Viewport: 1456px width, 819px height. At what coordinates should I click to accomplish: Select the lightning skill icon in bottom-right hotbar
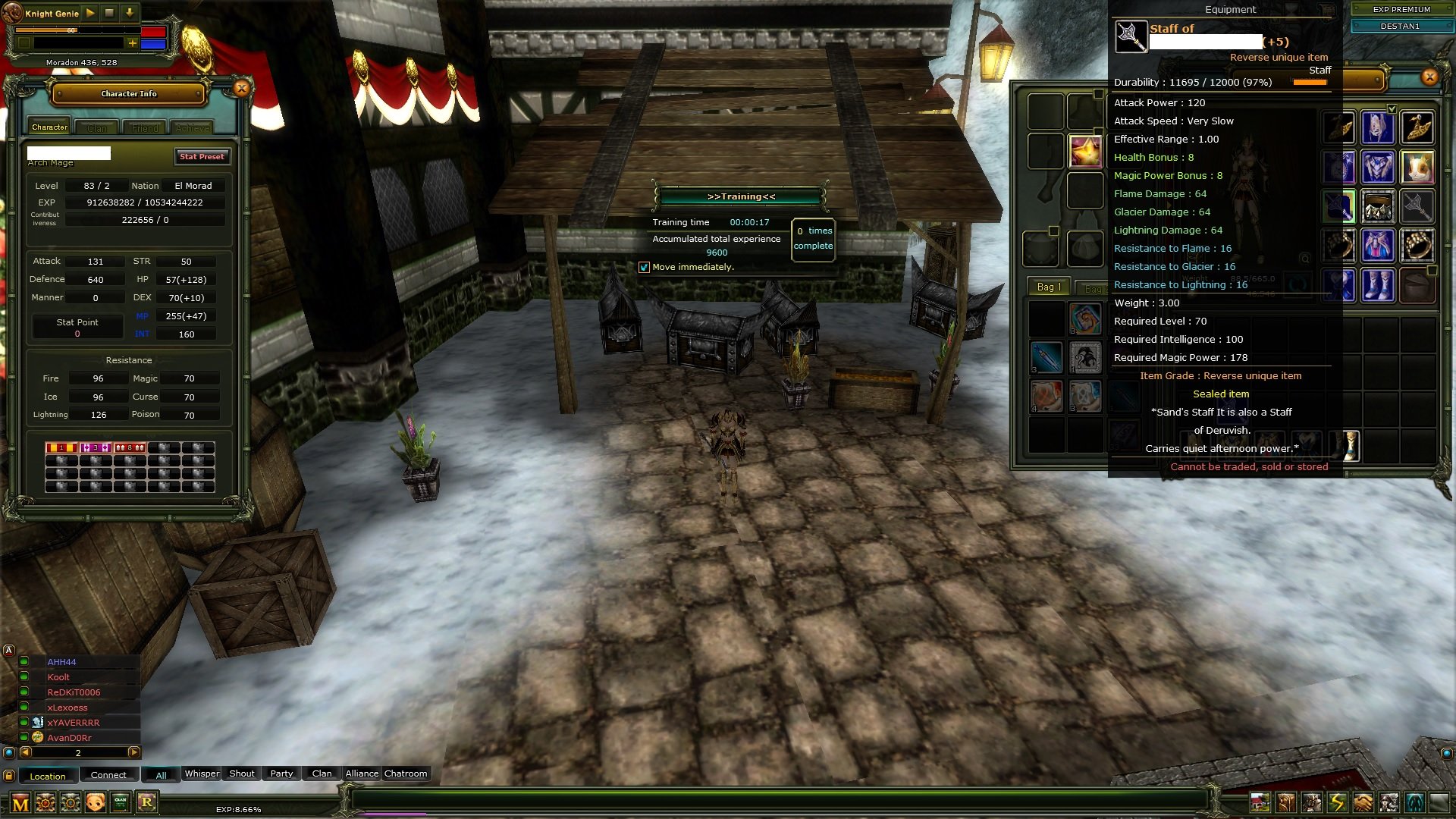1335,802
